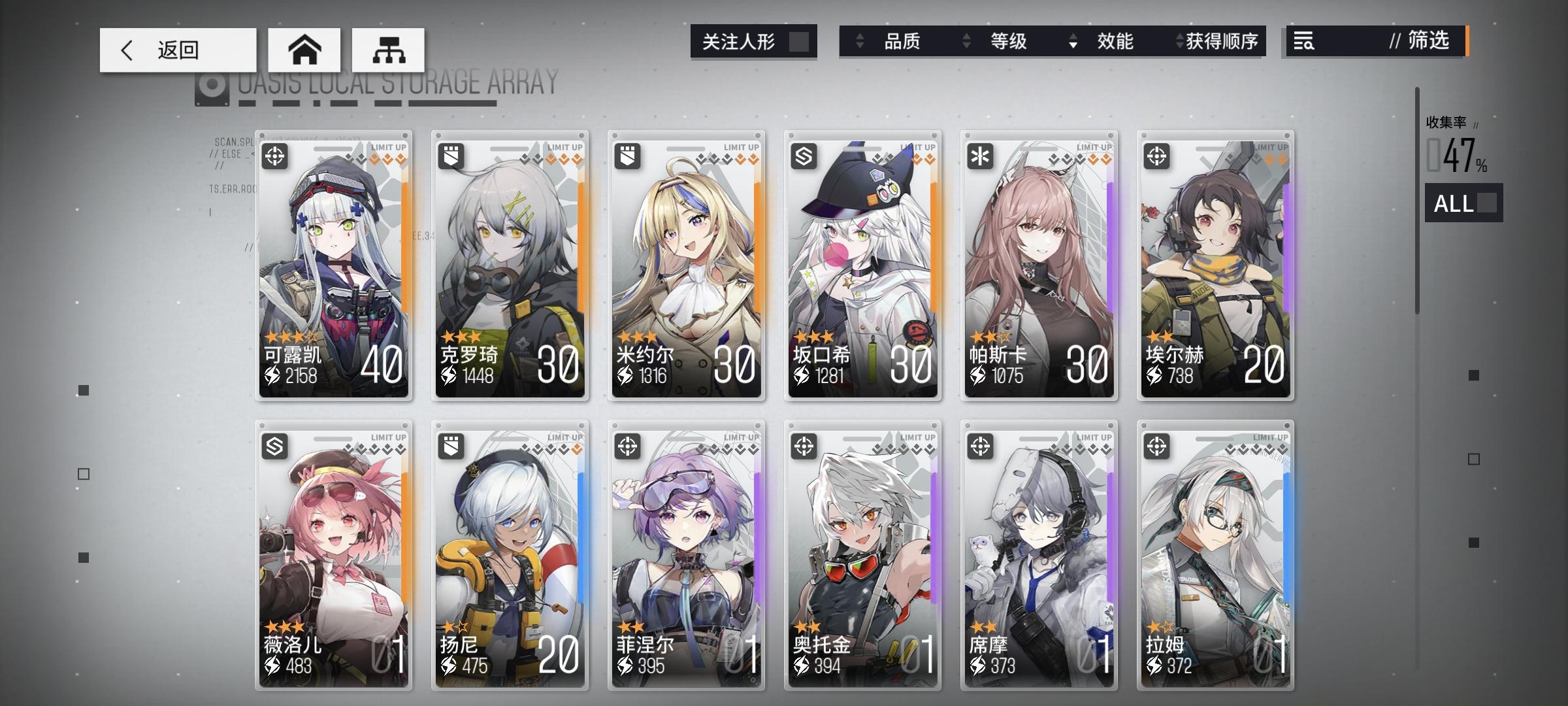The image size is (1568, 706).
Task: Enable the 关注人形 checkbox
Action: [800, 41]
